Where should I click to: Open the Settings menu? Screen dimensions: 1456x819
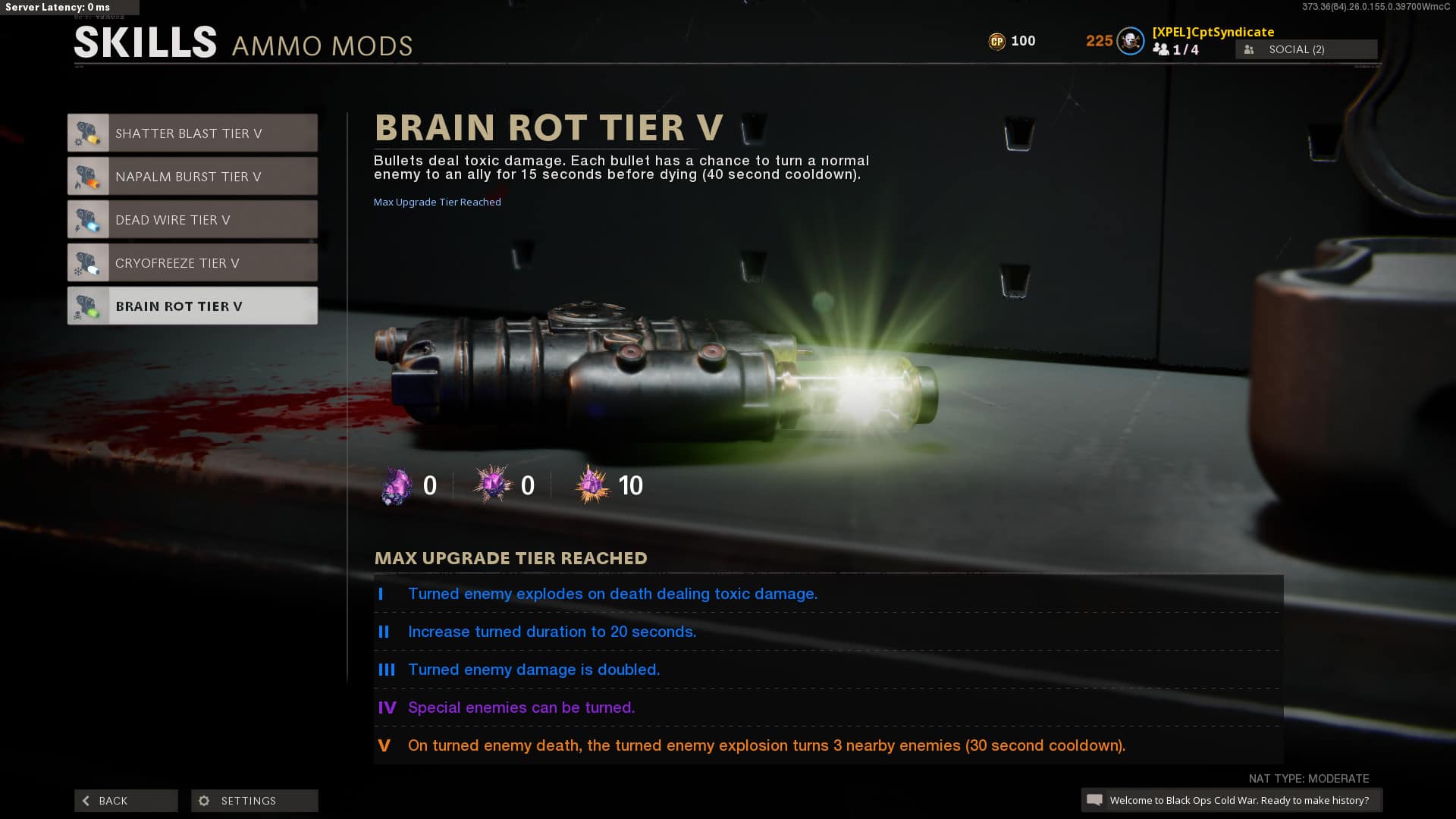tap(254, 801)
